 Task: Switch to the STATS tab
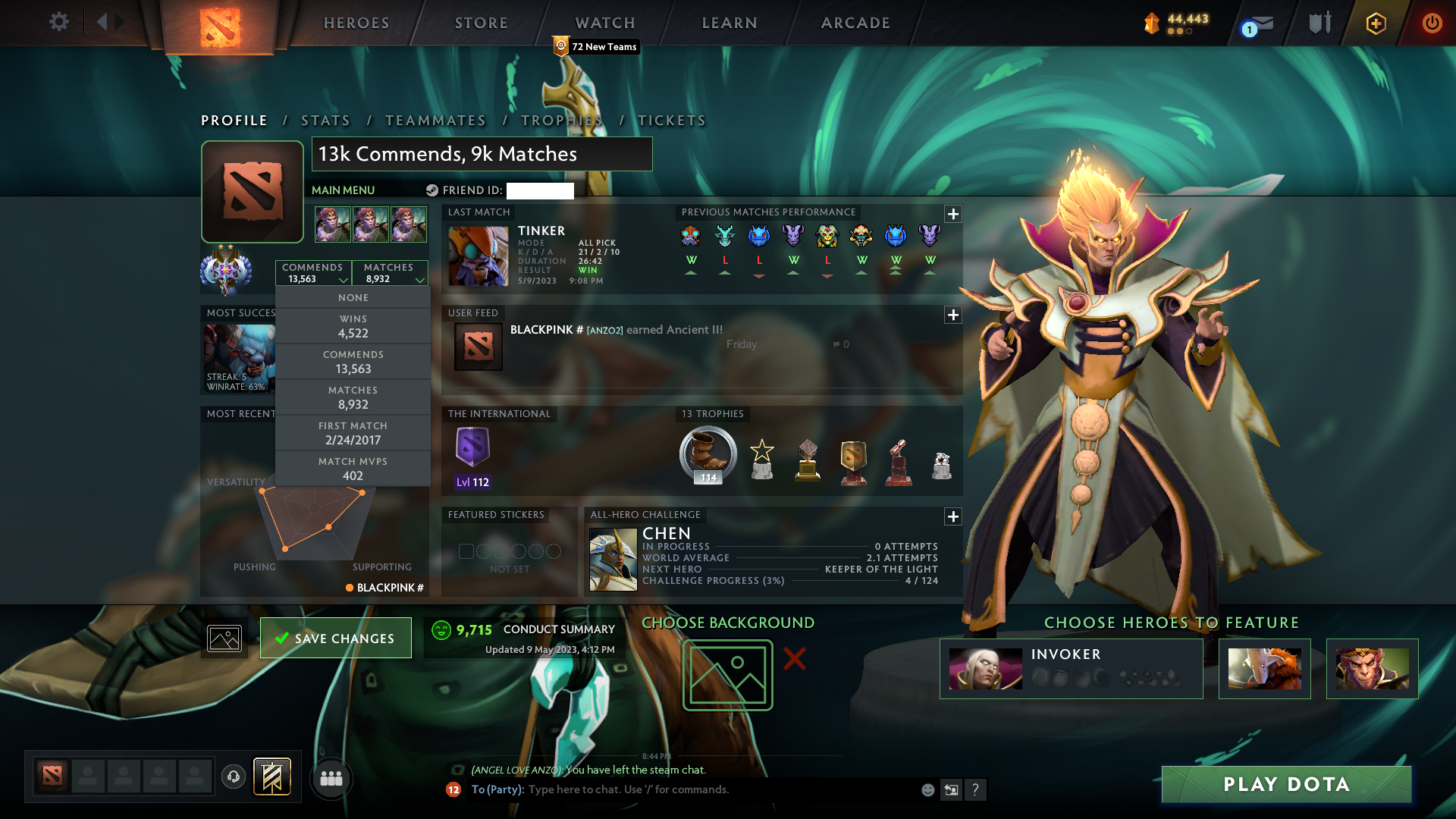pyautogui.click(x=325, y=120)
